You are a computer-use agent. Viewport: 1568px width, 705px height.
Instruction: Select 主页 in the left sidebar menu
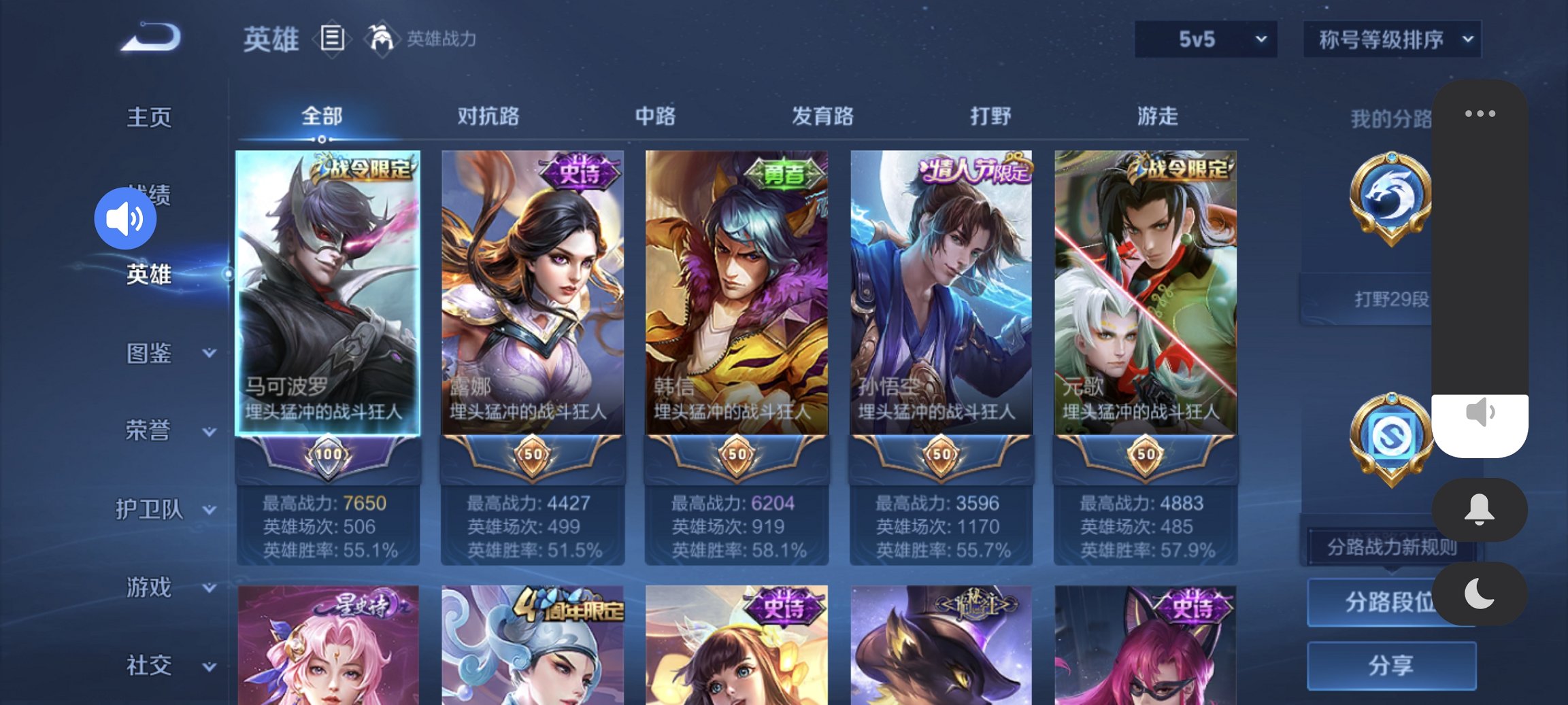pyautogui.click(x=149, y=117)
